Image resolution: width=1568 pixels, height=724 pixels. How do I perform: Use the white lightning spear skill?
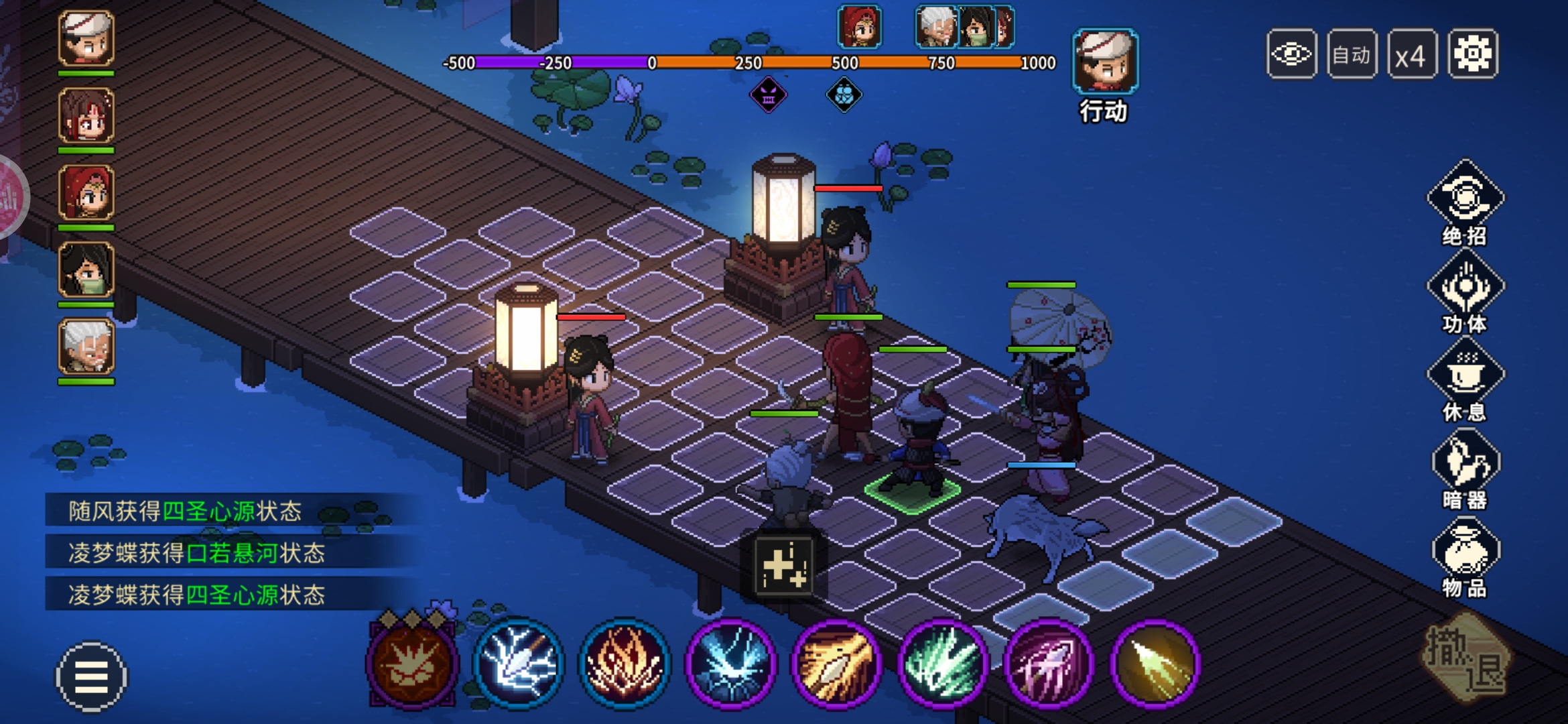click(518, 662)
